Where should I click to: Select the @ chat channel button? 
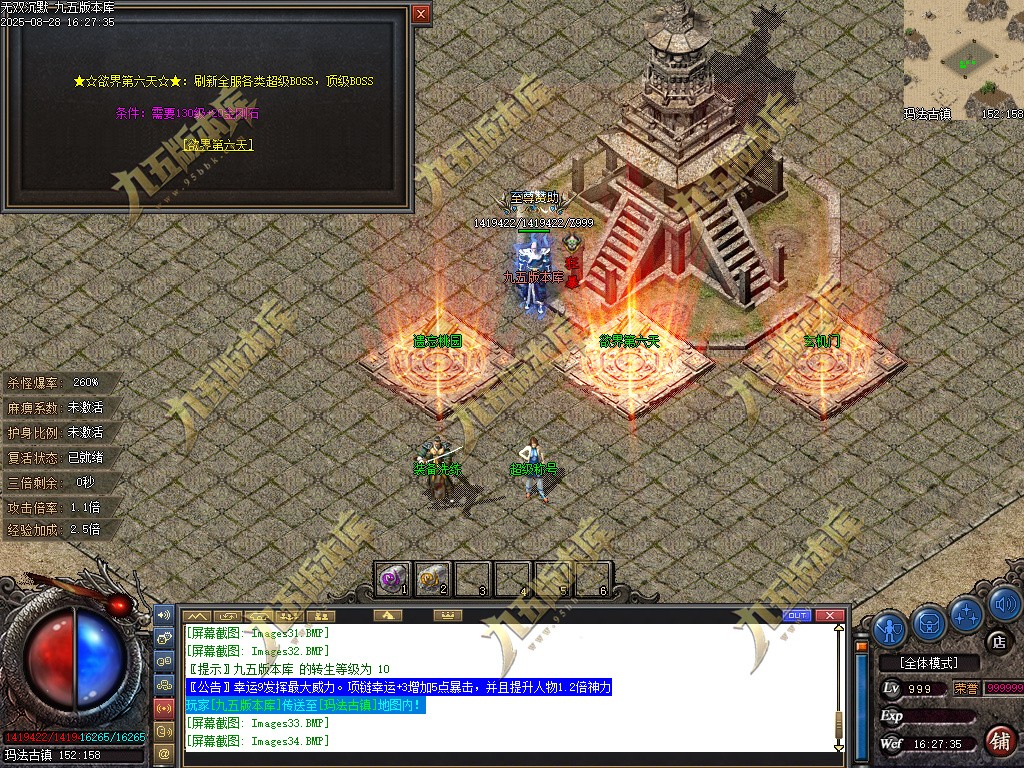click(165, 752)
